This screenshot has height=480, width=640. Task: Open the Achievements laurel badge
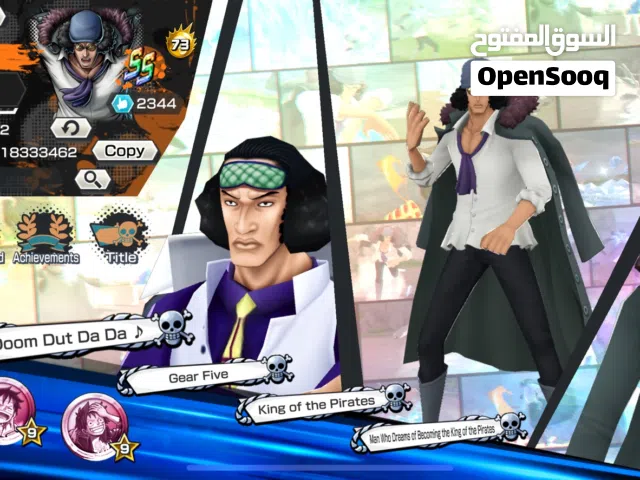coord(44,236)
